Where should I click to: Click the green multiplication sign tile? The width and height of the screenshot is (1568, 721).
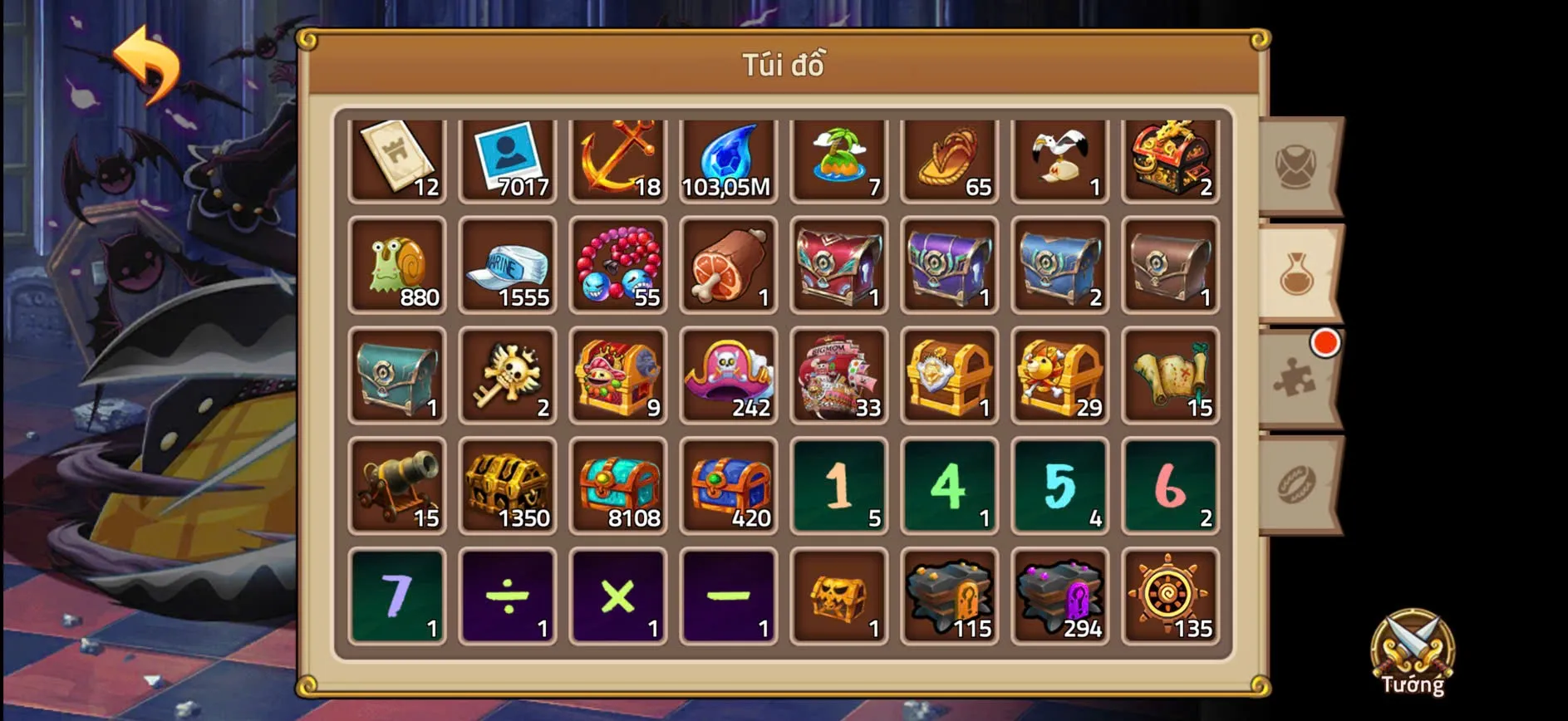[618, 596]
